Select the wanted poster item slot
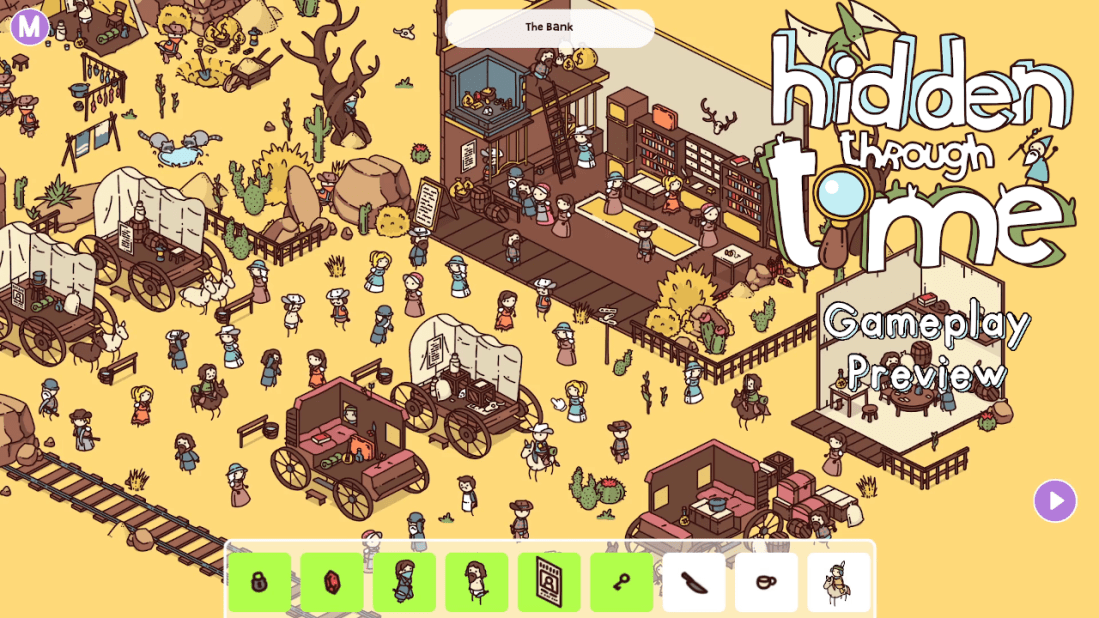Screen dimensions: 1099x618 click(x=549, y=582)
